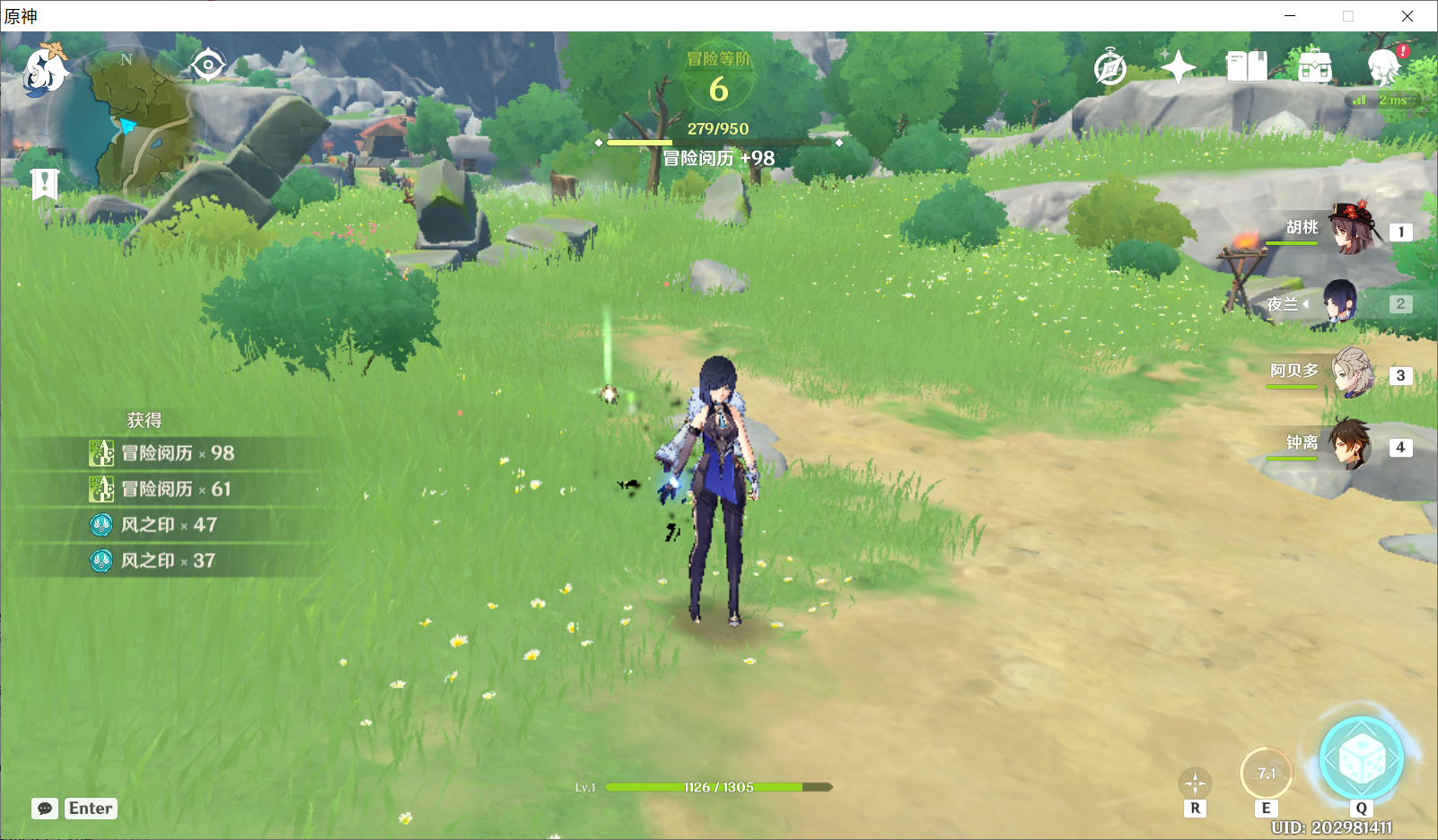Click the 2 ms network ping indicator
The image size is (1438, 840).
[x=1382, y=101]
